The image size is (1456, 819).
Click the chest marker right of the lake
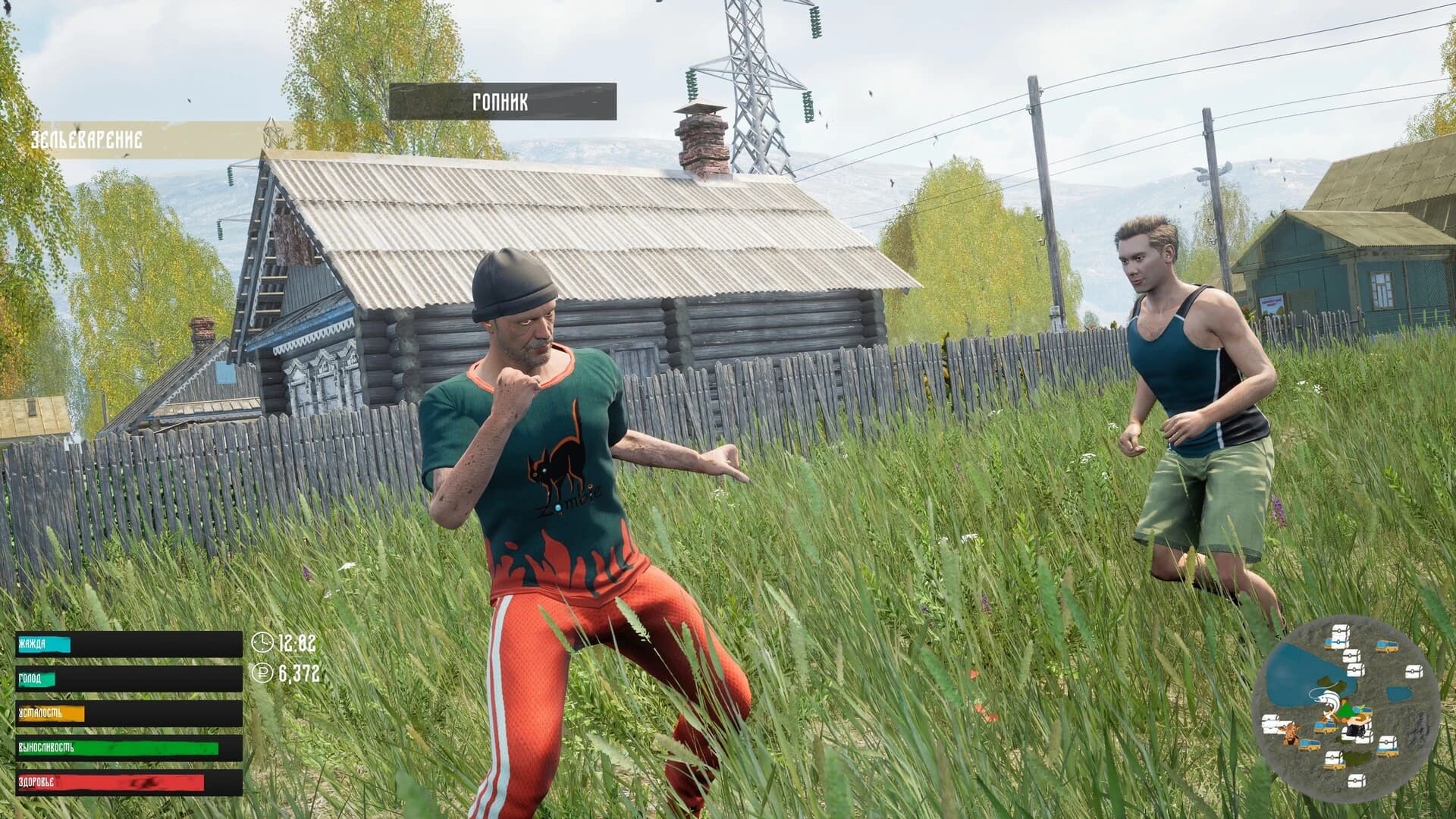click(1414, 671)
